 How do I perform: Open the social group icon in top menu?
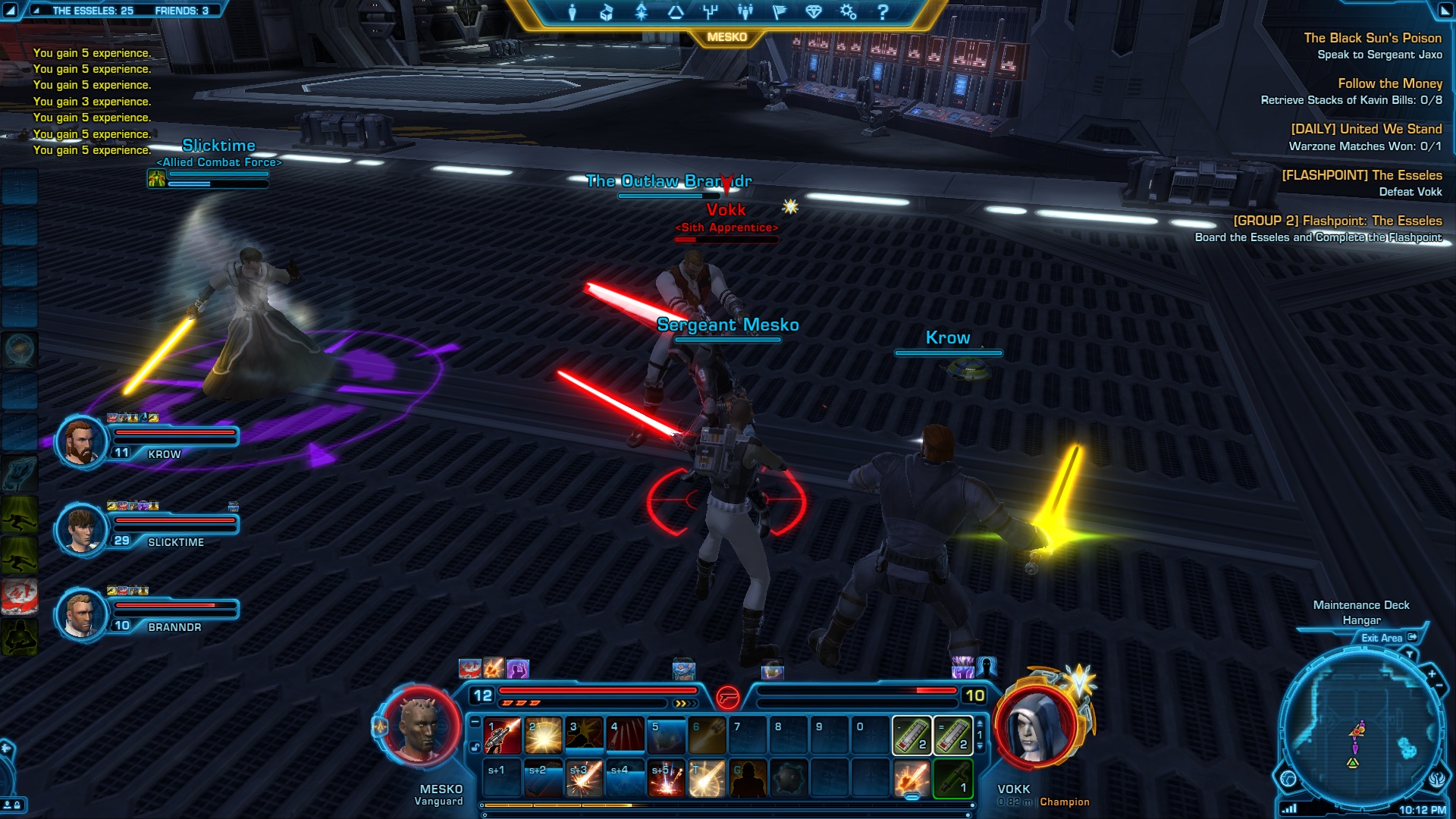coord(745,12)
